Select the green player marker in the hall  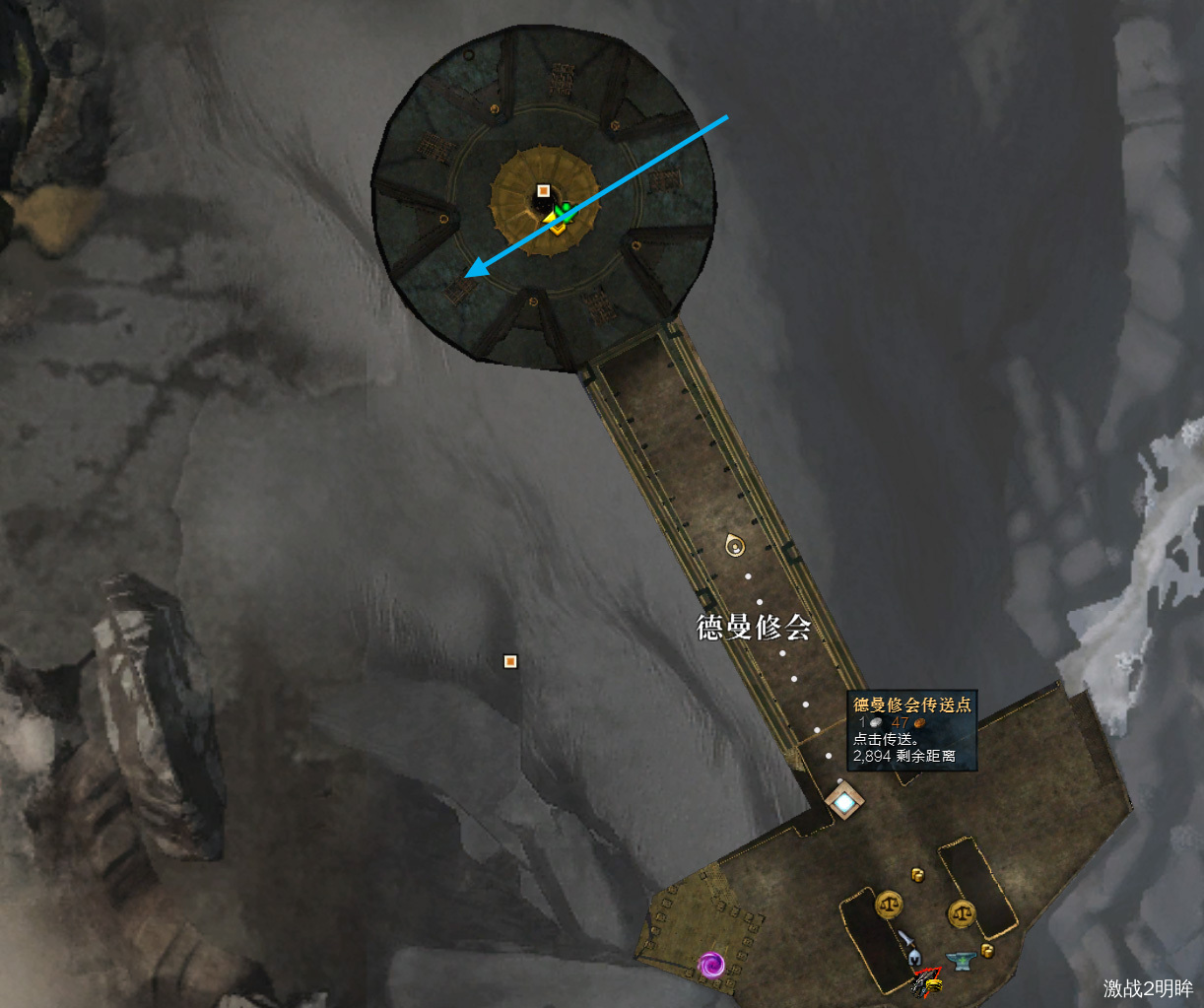coord(564,213)
